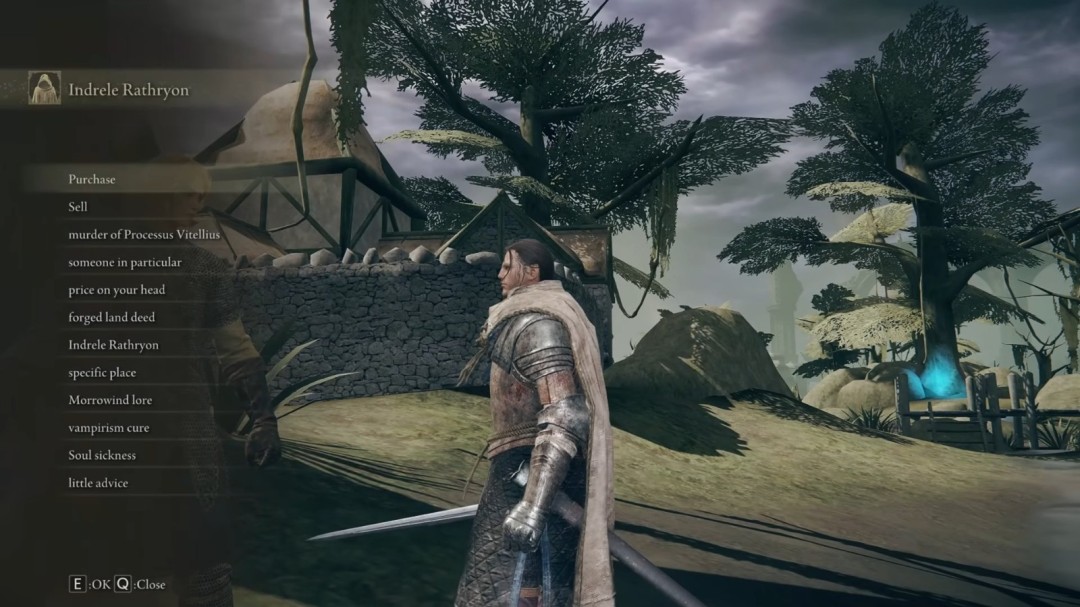The width and height of the screenshot is (1080, 607).
Task: Ask about the vampirism cure
Action: tap(109, 428)
